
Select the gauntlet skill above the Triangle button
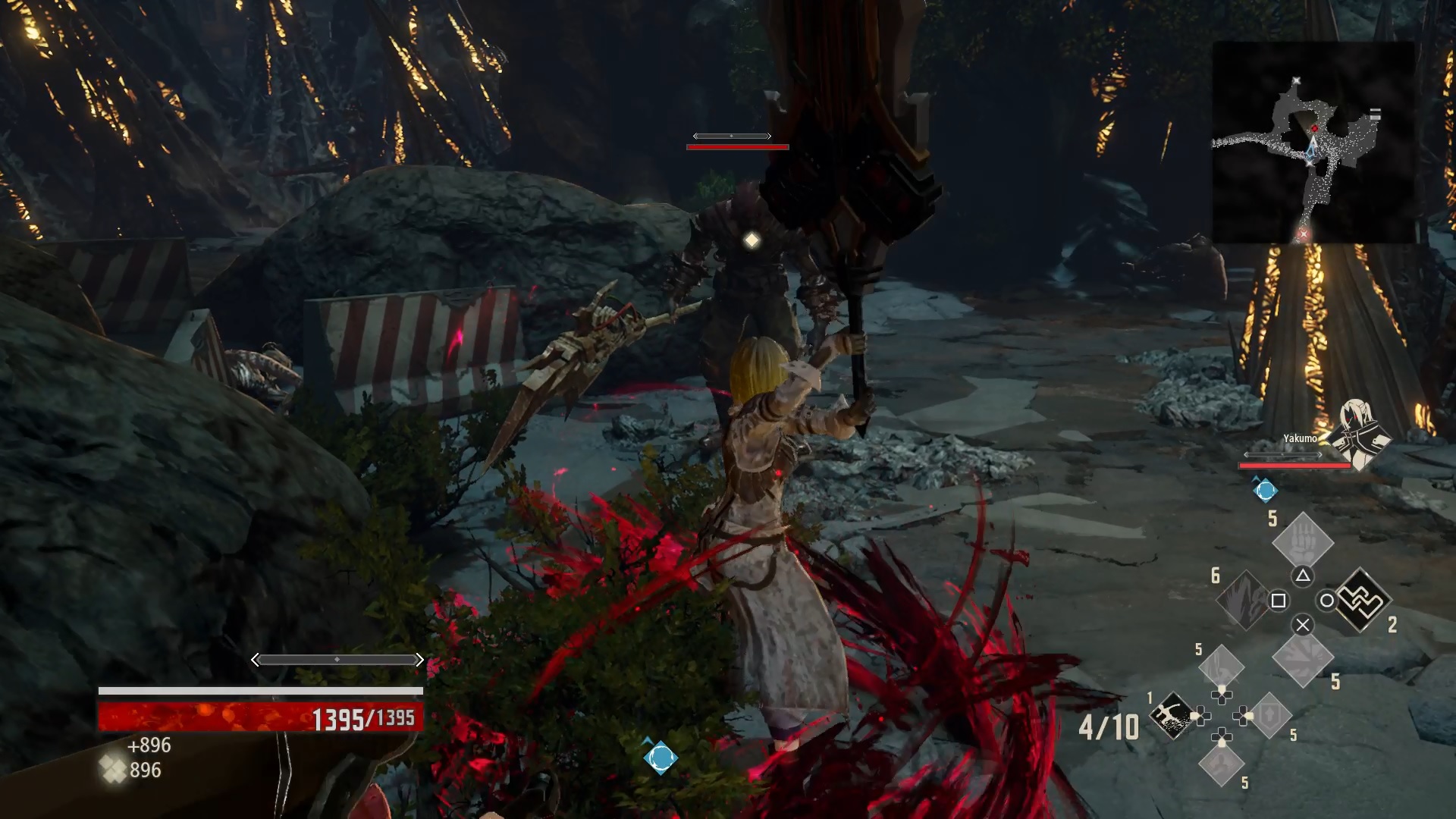1302,544
